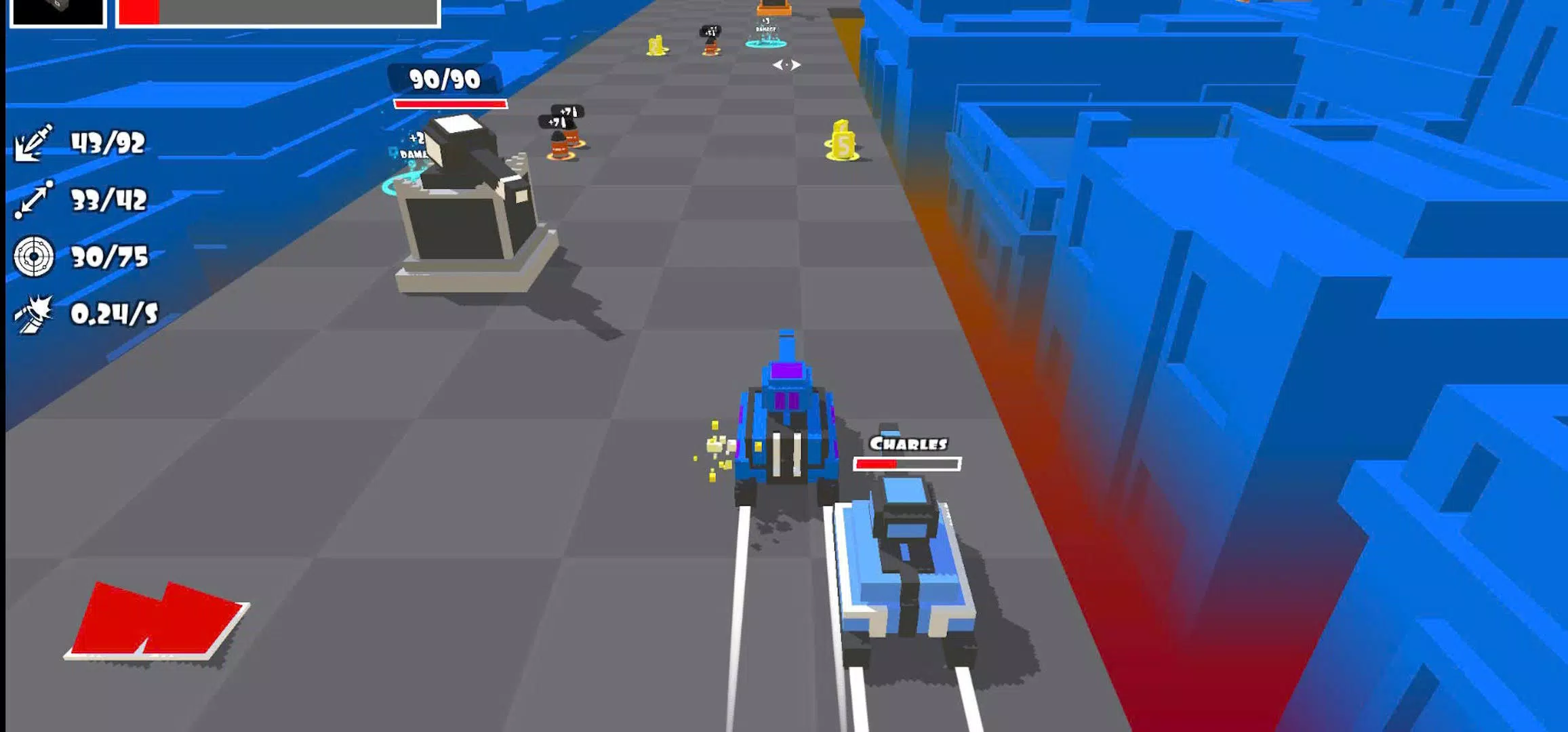This screenshot has width=1568, height=732.
Task: Click the eye direction indicator on the road
Action: 788,66
